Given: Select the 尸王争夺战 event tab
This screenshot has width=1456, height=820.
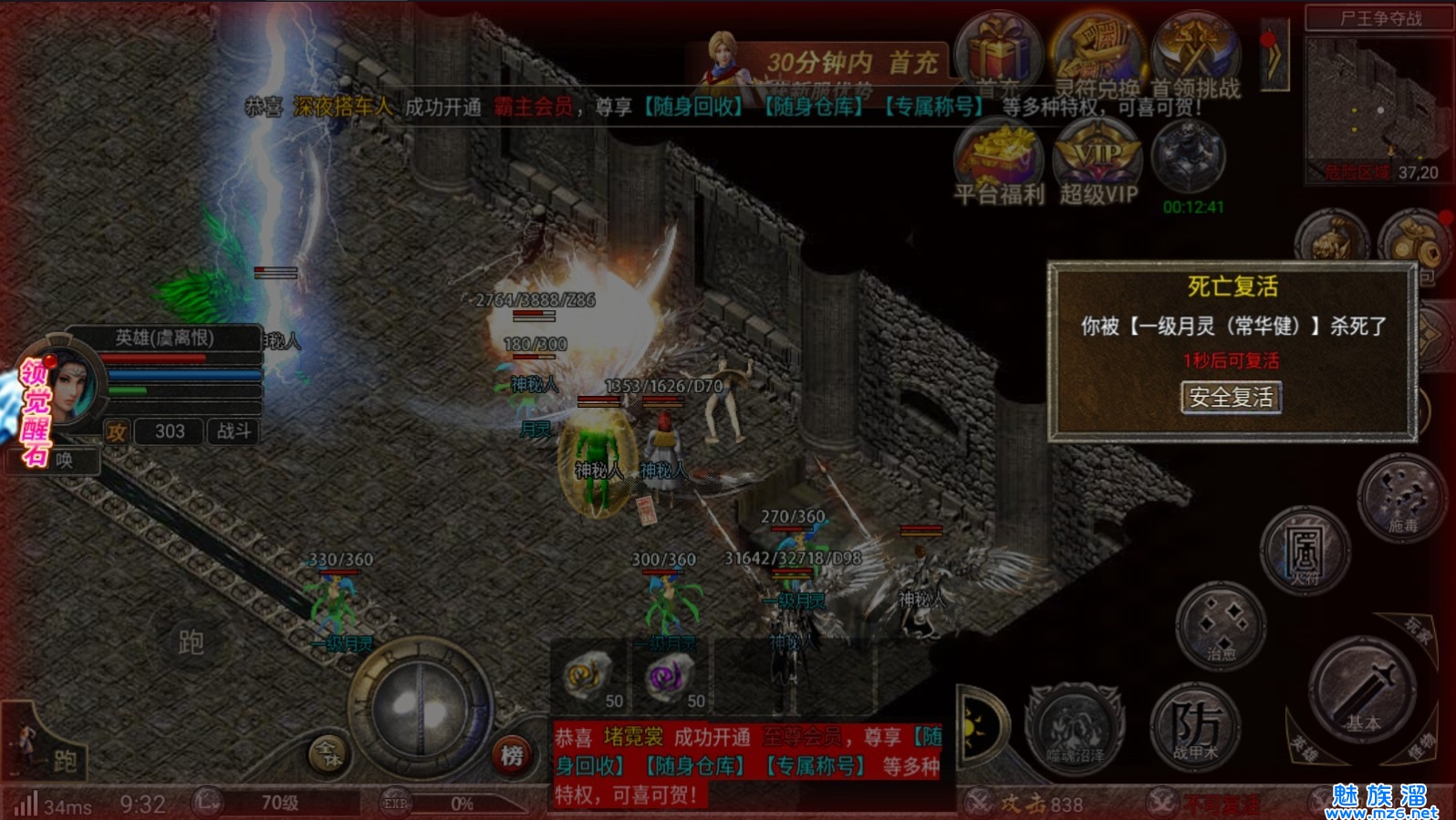Looking at the screenshot, I should click(1380, 18).
